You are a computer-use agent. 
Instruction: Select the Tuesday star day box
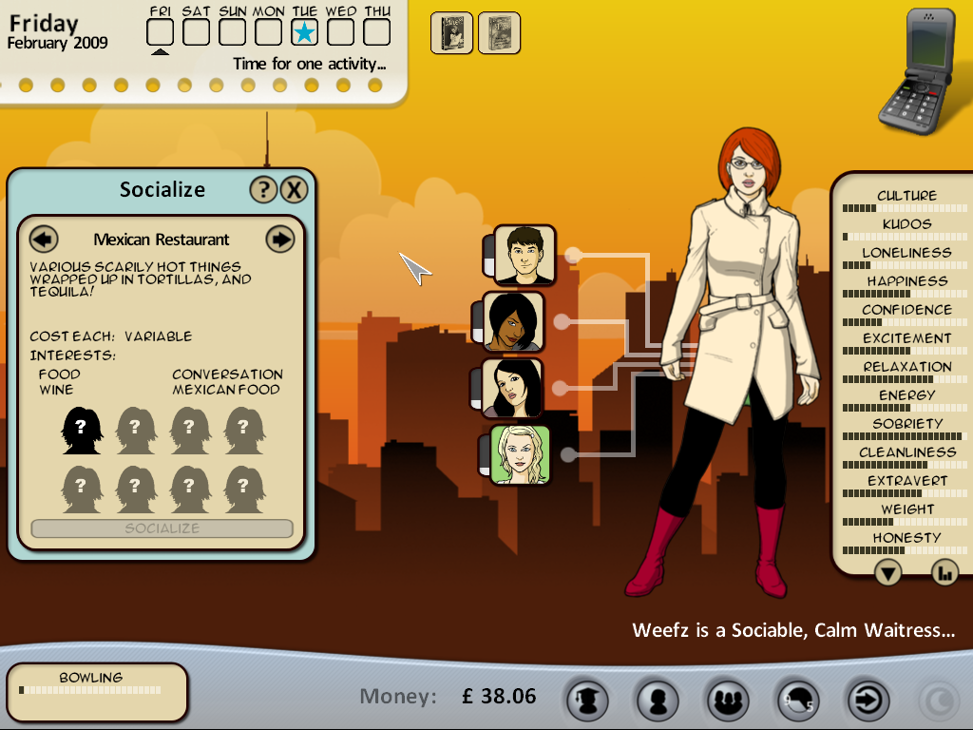coord(305,32)
